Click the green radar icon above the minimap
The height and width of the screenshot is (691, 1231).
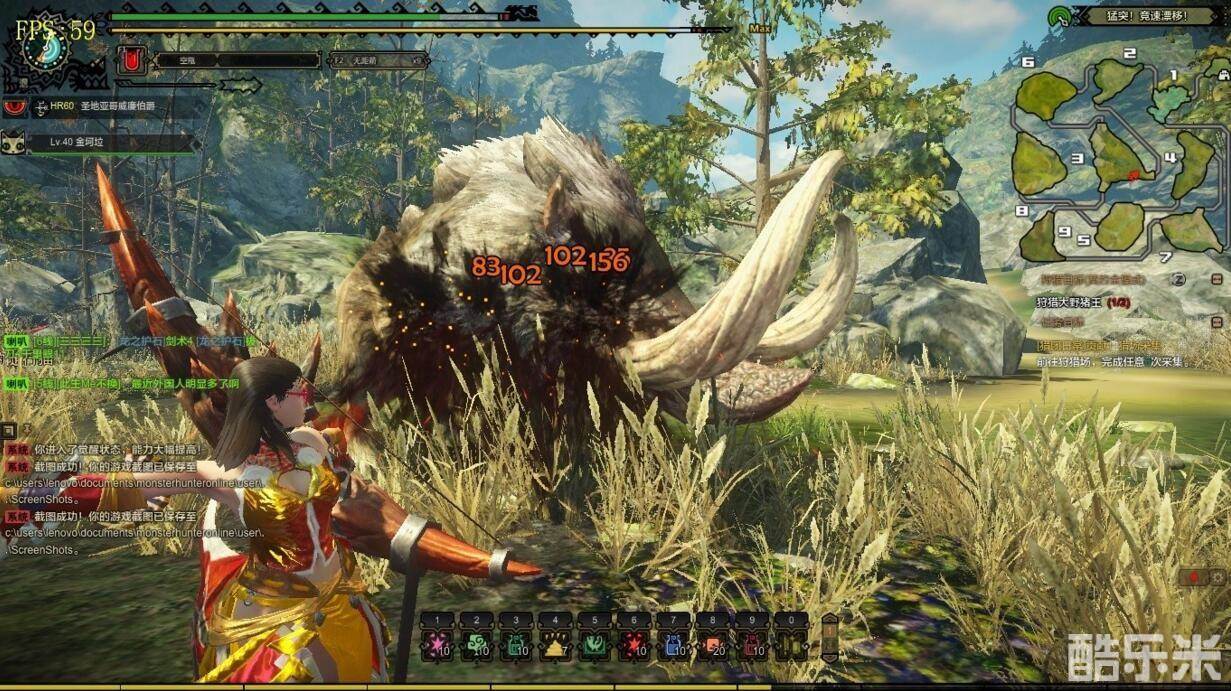click(x=1060, y=17)
